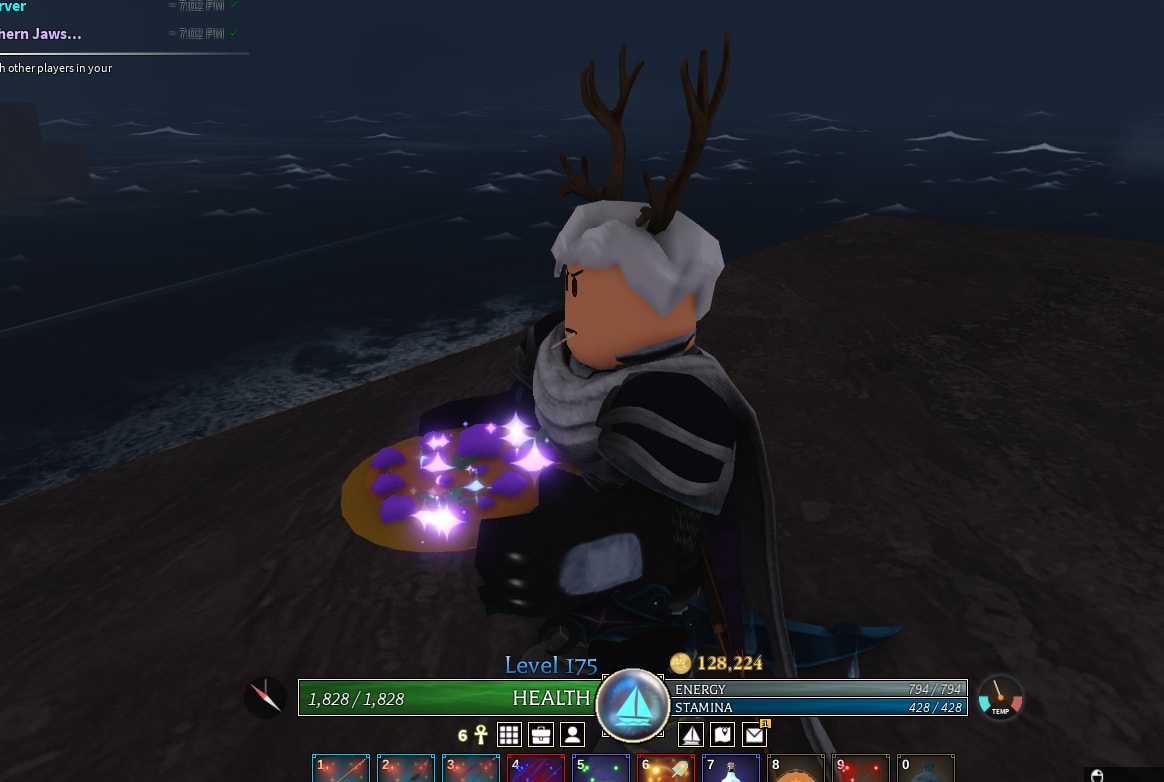Open the mail envelope with notification

755,735
